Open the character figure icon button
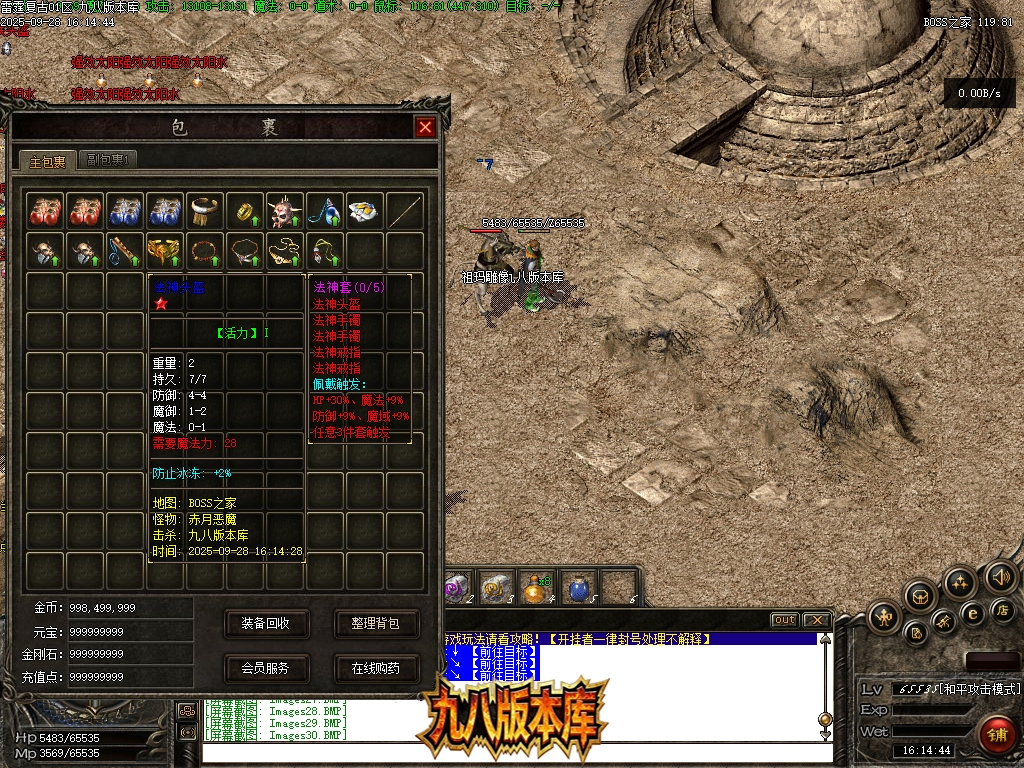Viewport: 1024px width, 768px height. point(883,617)
